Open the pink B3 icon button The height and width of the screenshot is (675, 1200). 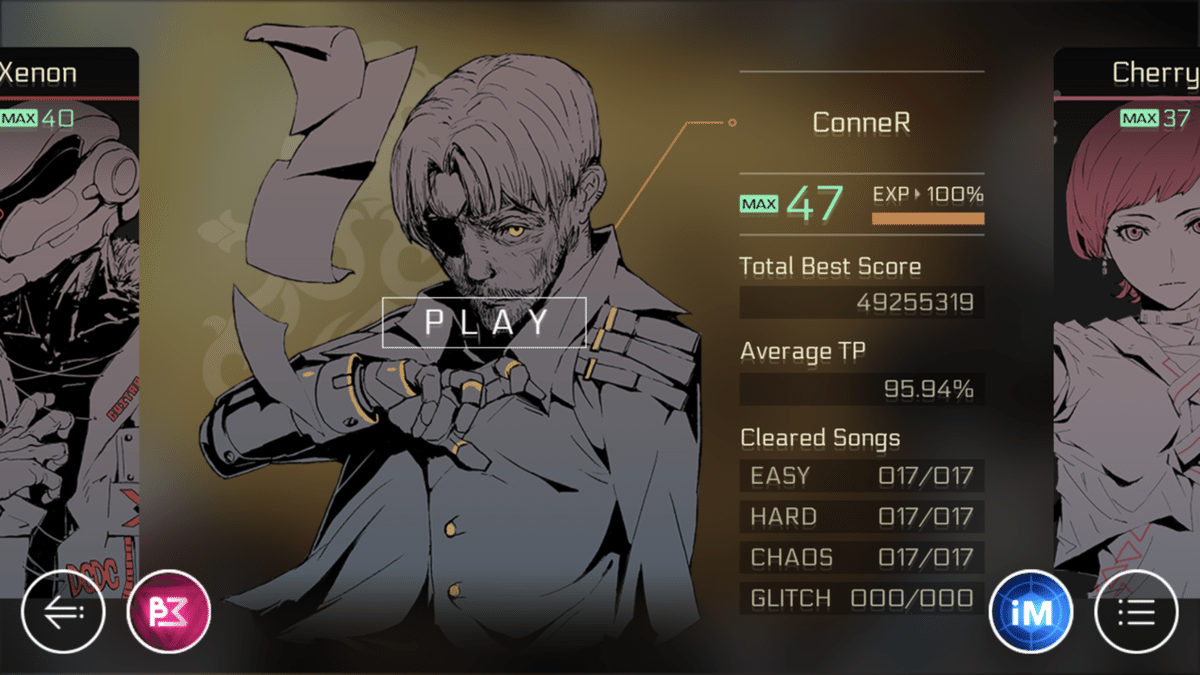(169, 611)
